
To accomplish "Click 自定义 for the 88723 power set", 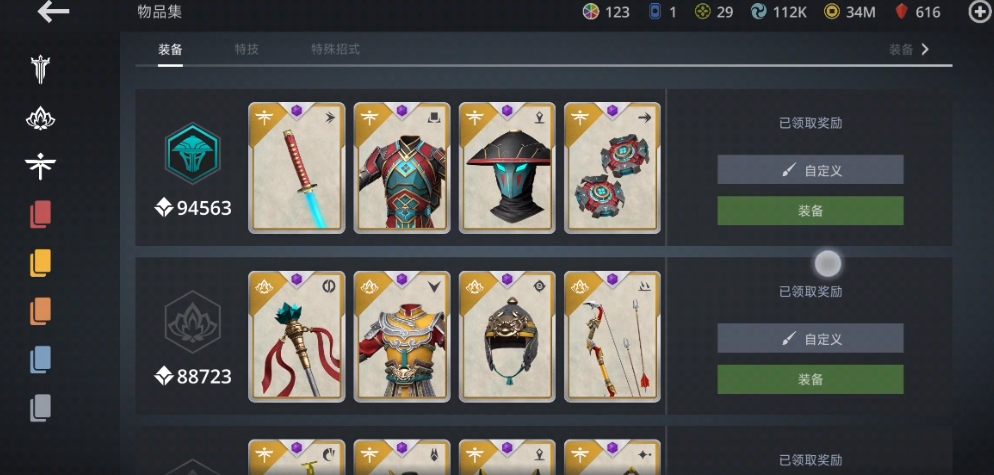I will [810, 339].
